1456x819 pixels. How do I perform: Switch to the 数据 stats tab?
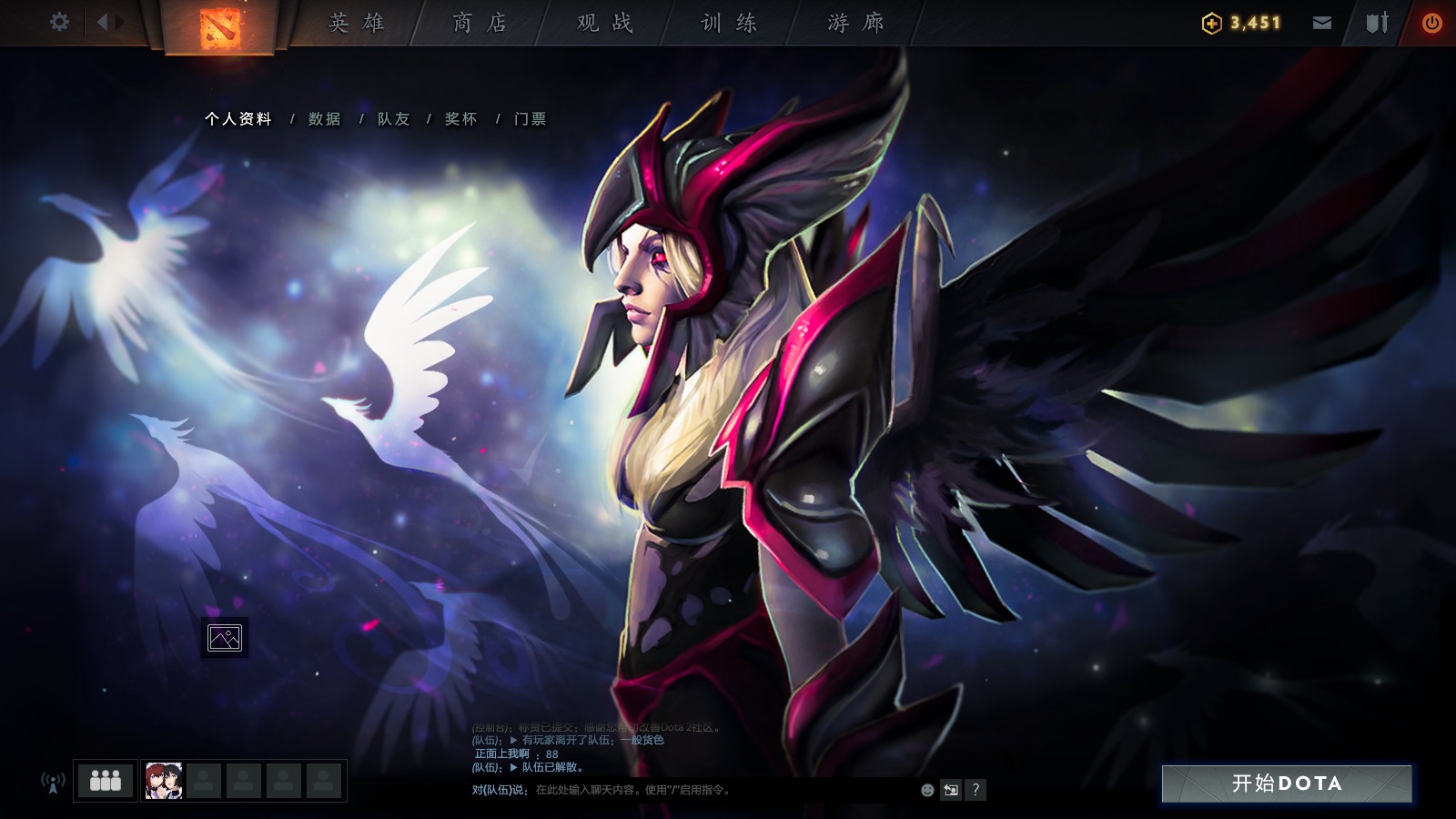pyautogui.click(x=323, y=118)
